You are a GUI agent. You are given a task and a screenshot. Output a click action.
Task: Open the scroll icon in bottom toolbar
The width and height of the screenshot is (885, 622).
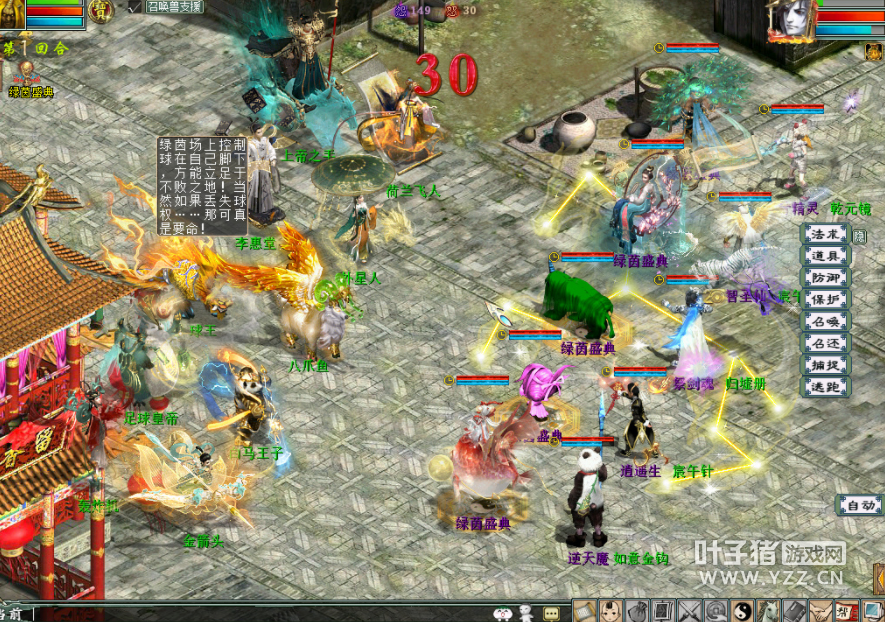(586, 610)
